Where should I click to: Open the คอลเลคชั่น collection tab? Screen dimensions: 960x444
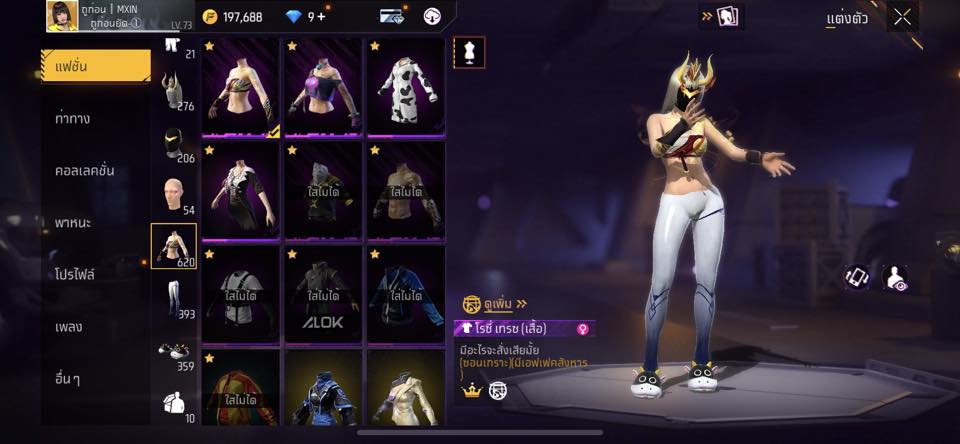(84, 170)
